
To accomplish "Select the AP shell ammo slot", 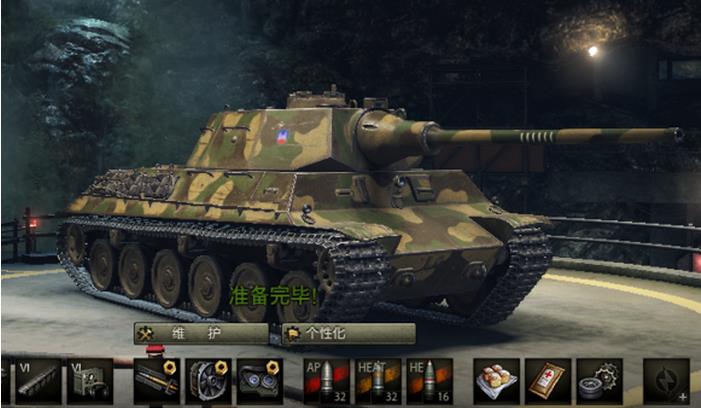I will [x=326, y=381].
